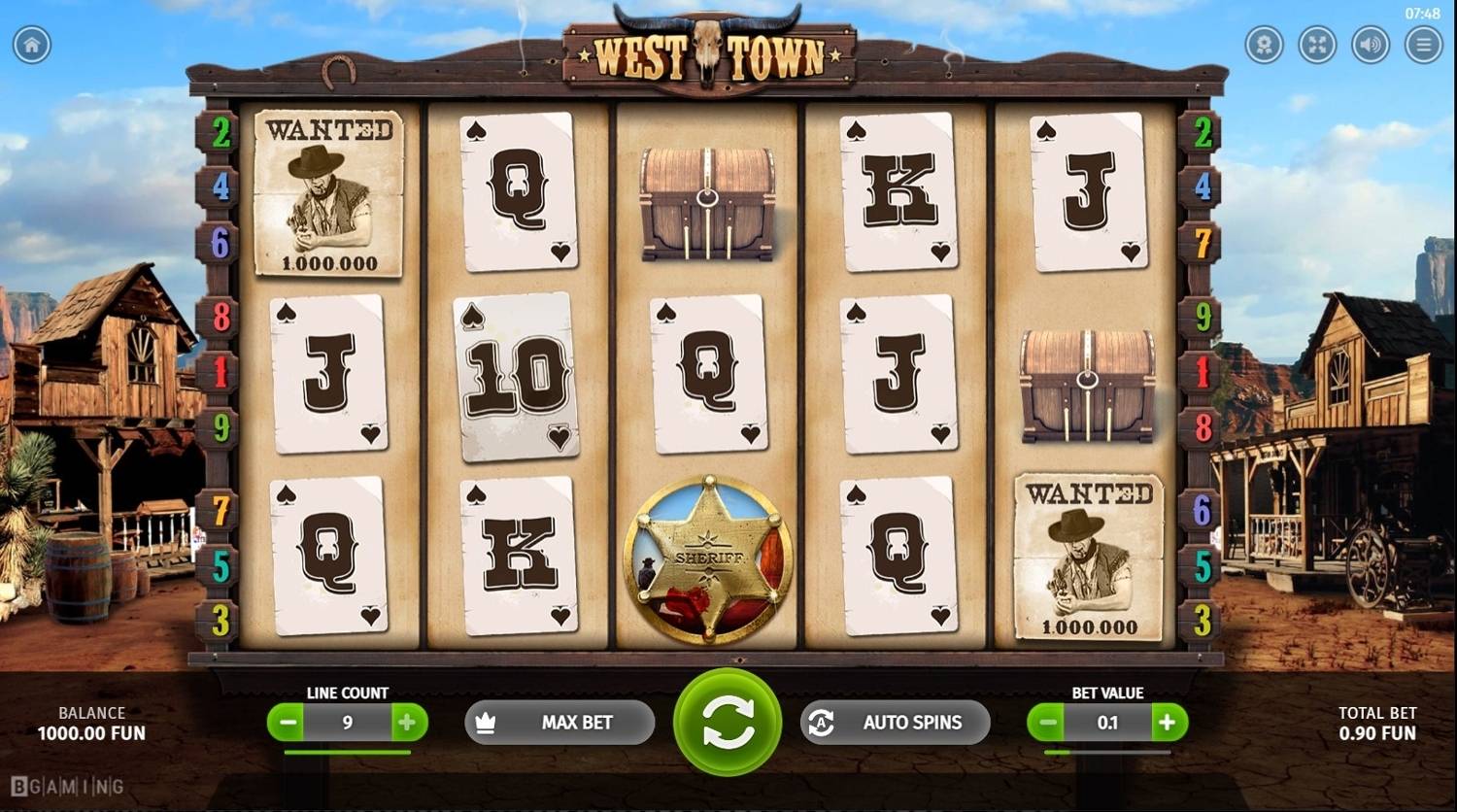Enter fullscreen mode via the expand icon
The image size is (1457, 812).
pyautogui.click(x=1317, y=44)
